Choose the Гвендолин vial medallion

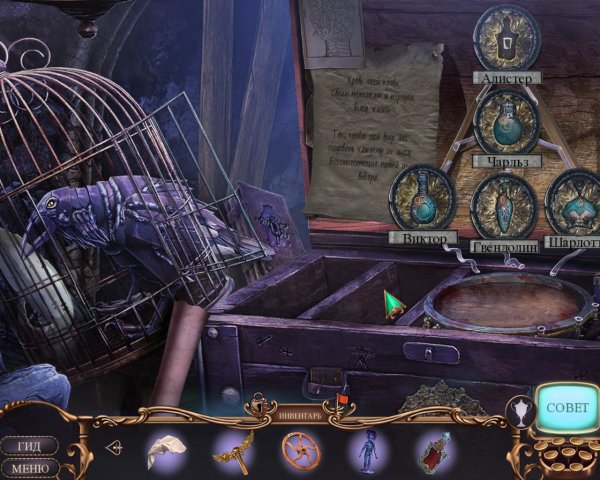point(504,204)
